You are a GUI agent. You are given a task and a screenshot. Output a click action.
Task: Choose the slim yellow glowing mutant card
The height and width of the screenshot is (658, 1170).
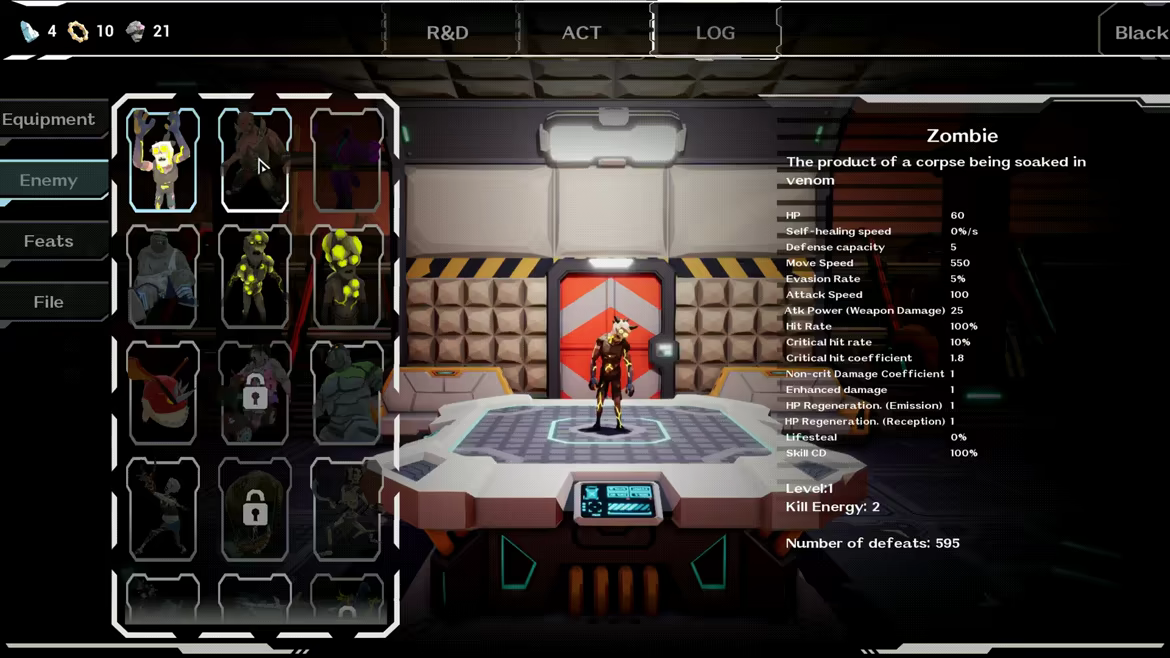pyautogui.click(x=255, y=276)
